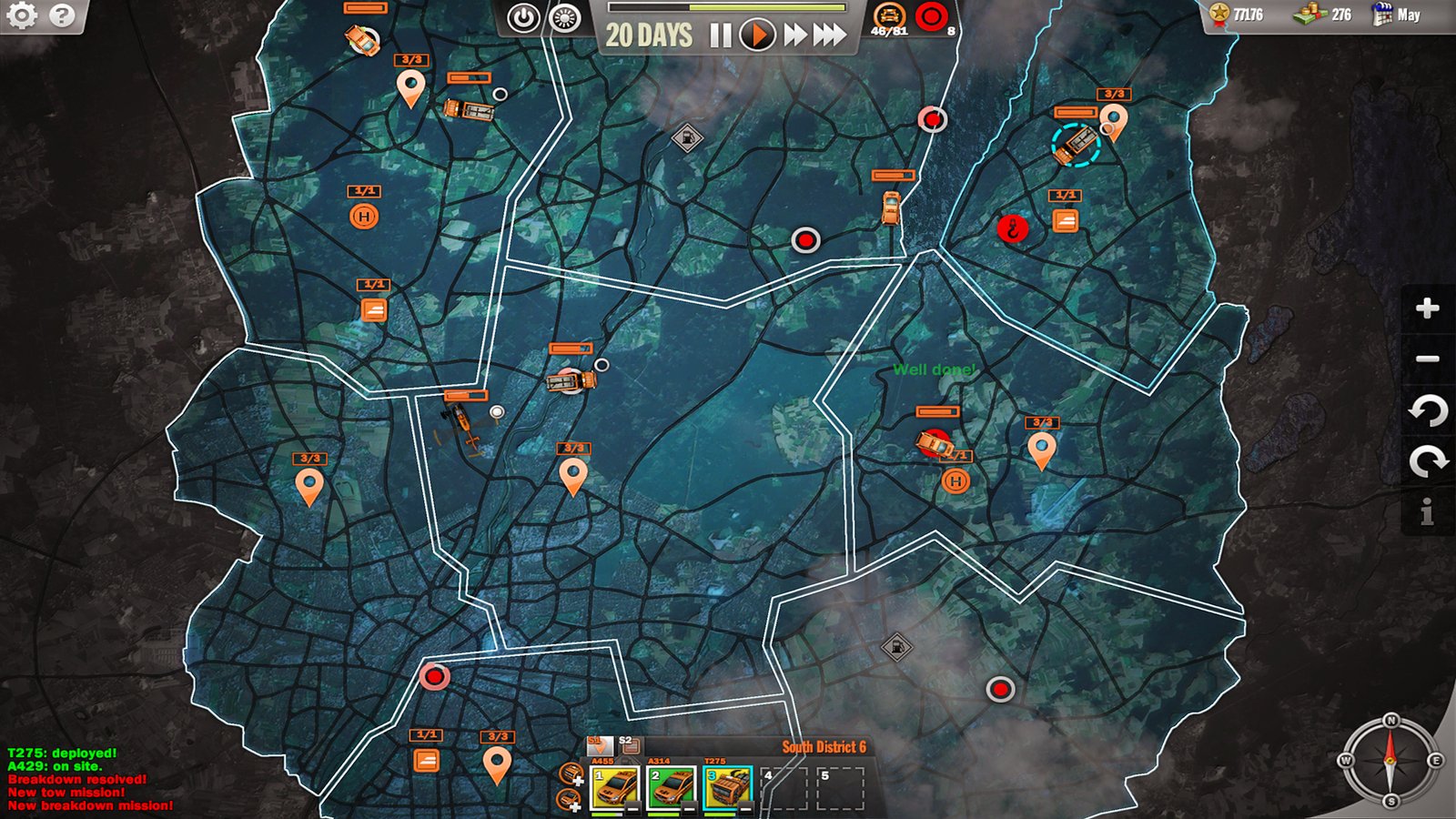The image size is (1456, 819).
Task: Show the red active missions counter
Action: (x=931, y=16)
